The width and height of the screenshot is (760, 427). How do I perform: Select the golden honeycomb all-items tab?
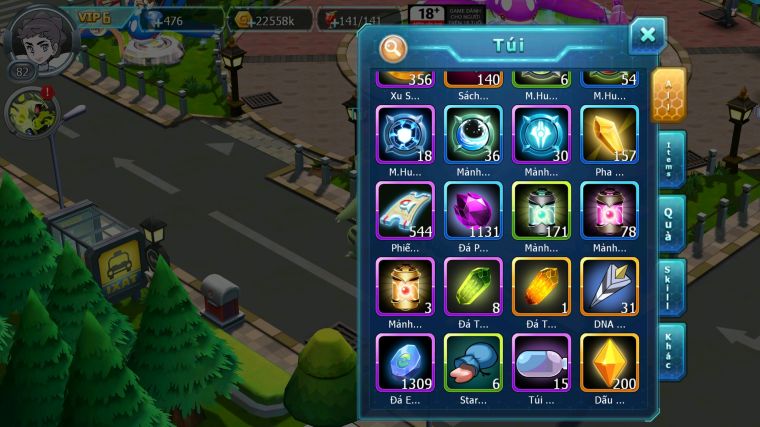[x=668, y=95]
